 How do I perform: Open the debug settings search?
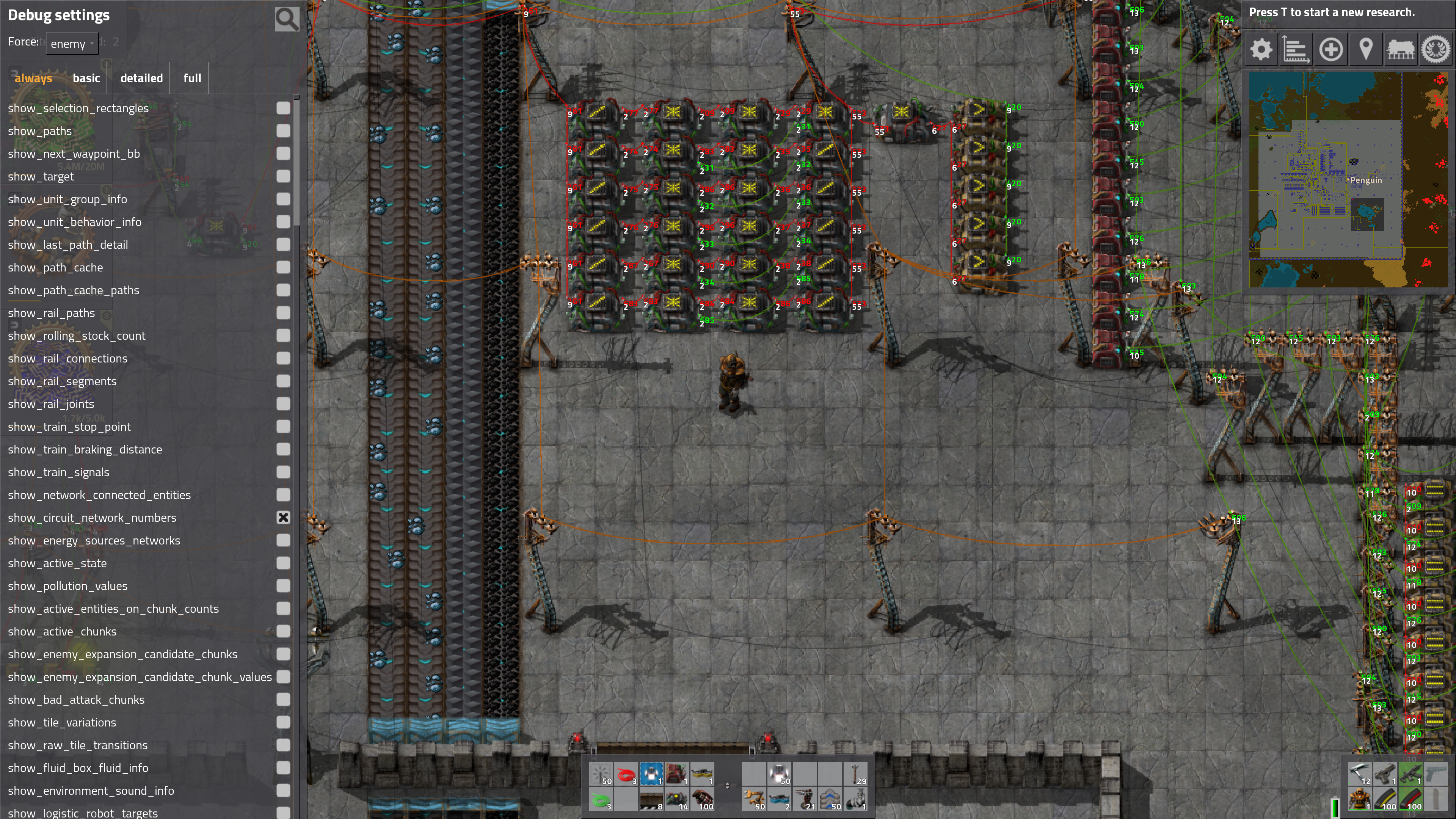[x=287, y=19]
